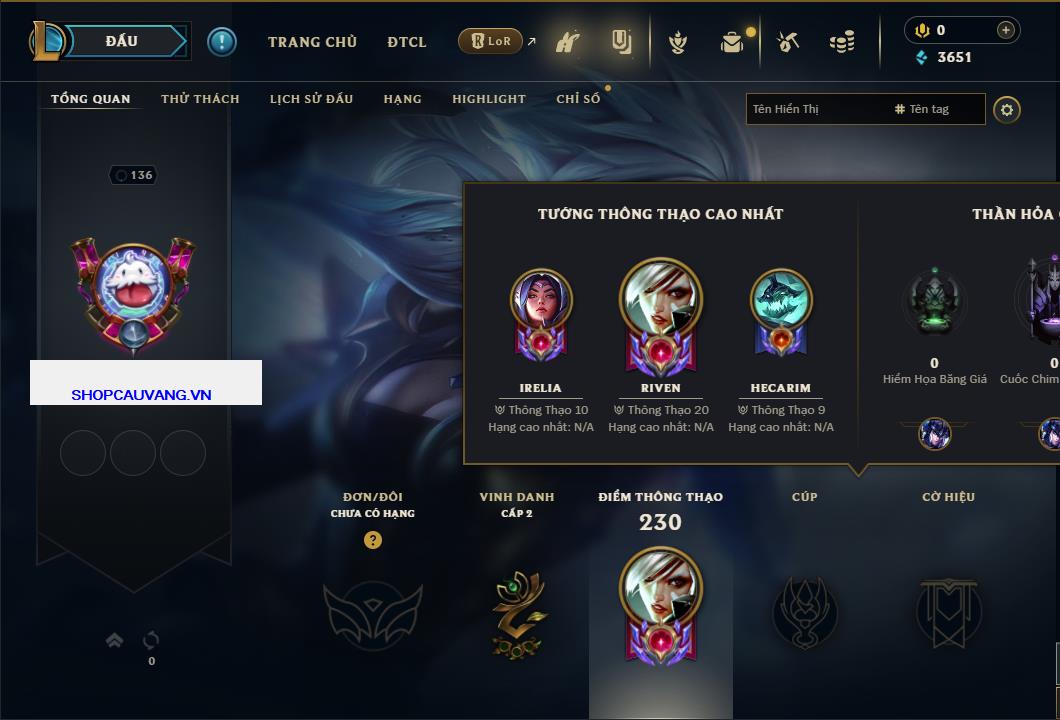Open the CỜ HIỆU banner section
Viewport: 1060px width, 720px height.
pos(948,610)
